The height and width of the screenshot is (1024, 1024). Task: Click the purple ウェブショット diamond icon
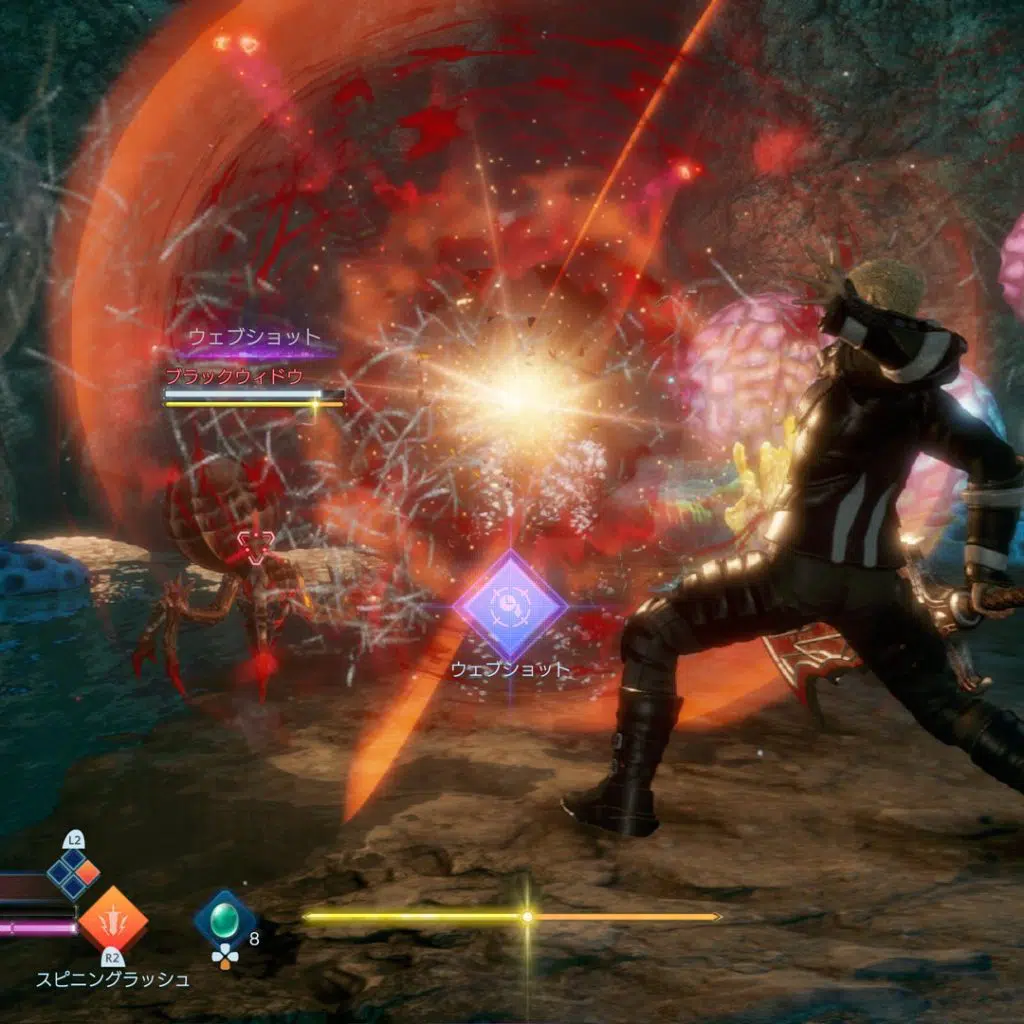[x=510, y=605]
